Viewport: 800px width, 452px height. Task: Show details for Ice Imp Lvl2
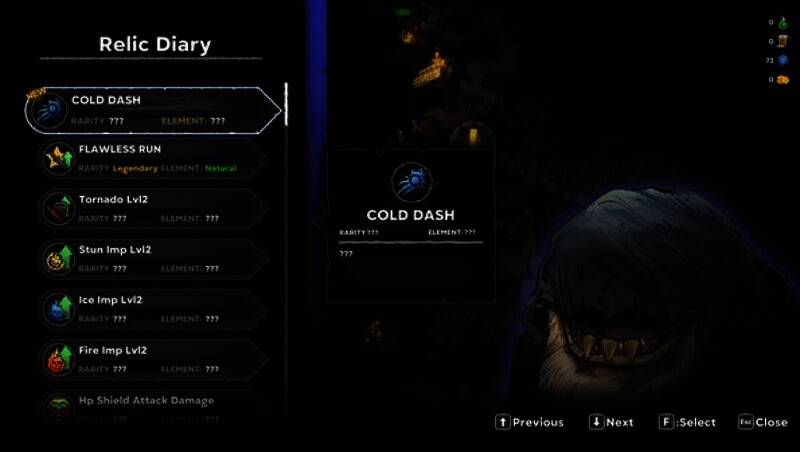[150, 308]
